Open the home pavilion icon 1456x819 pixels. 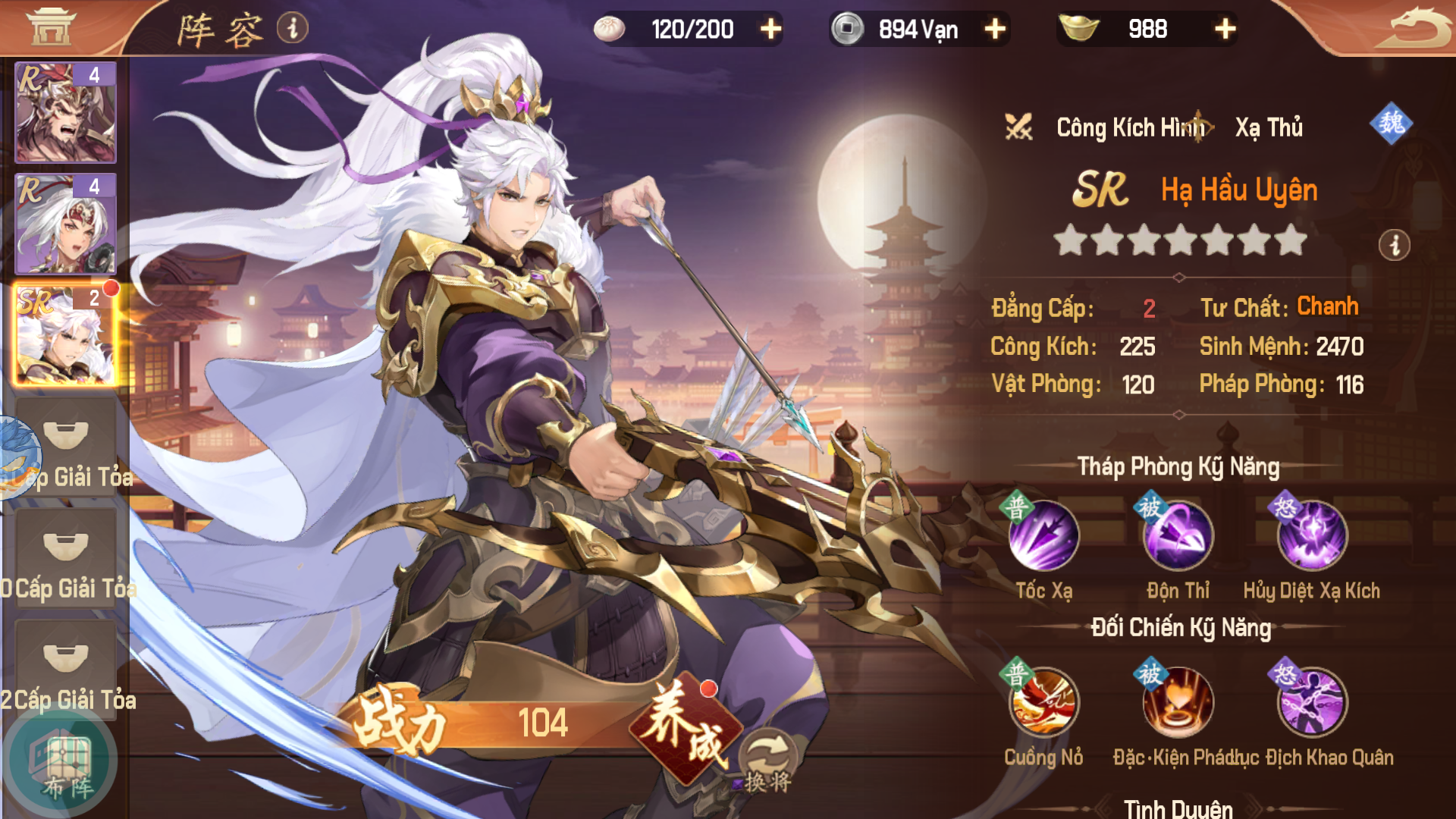click(x=51, y=27)
